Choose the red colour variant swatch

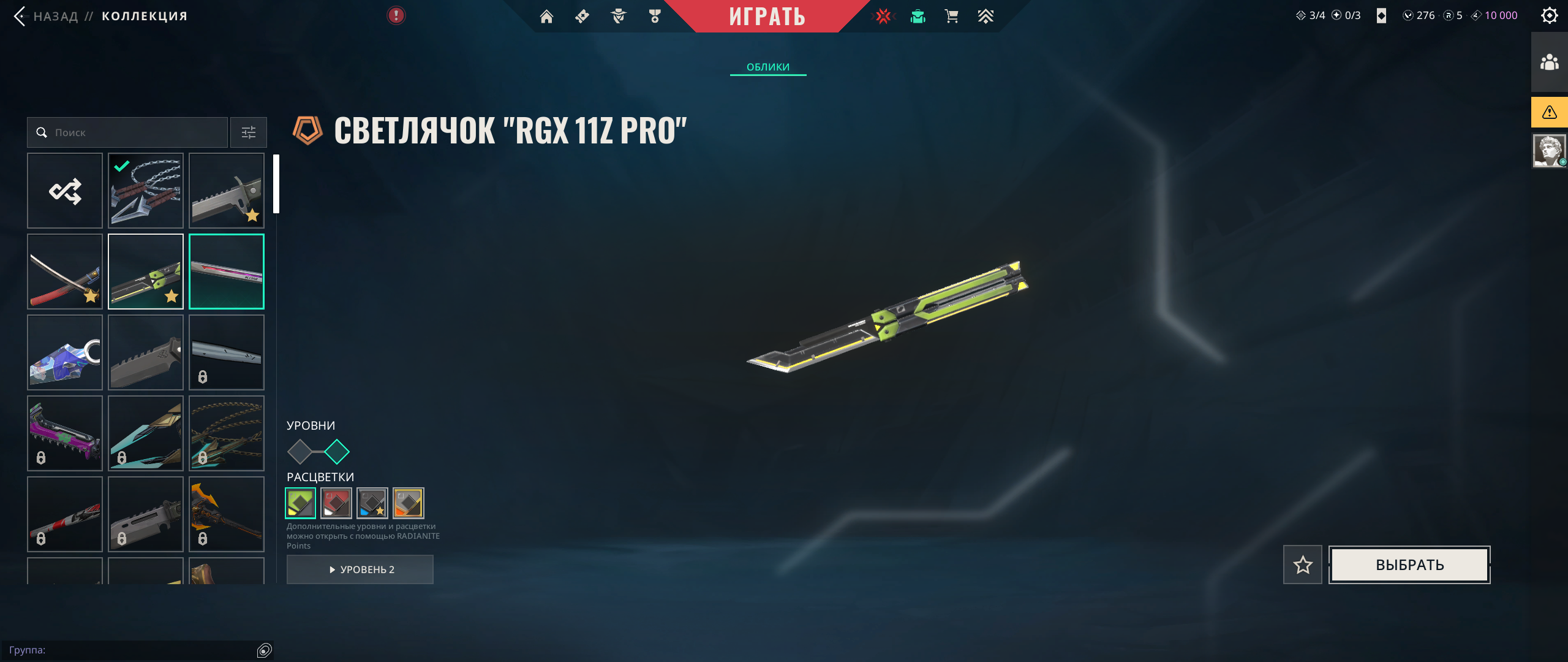[336, 503]
